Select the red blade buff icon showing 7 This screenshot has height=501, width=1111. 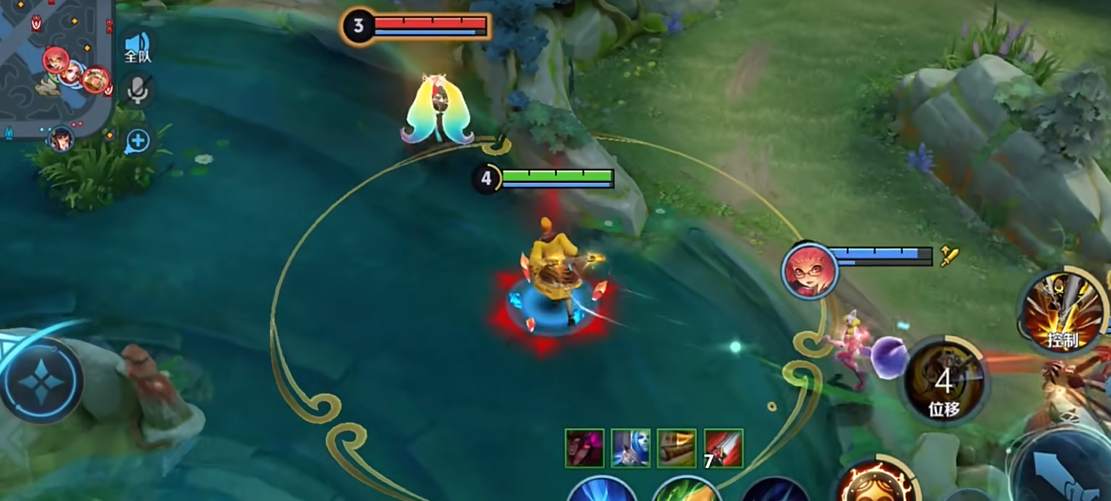(x=722, y=447)
